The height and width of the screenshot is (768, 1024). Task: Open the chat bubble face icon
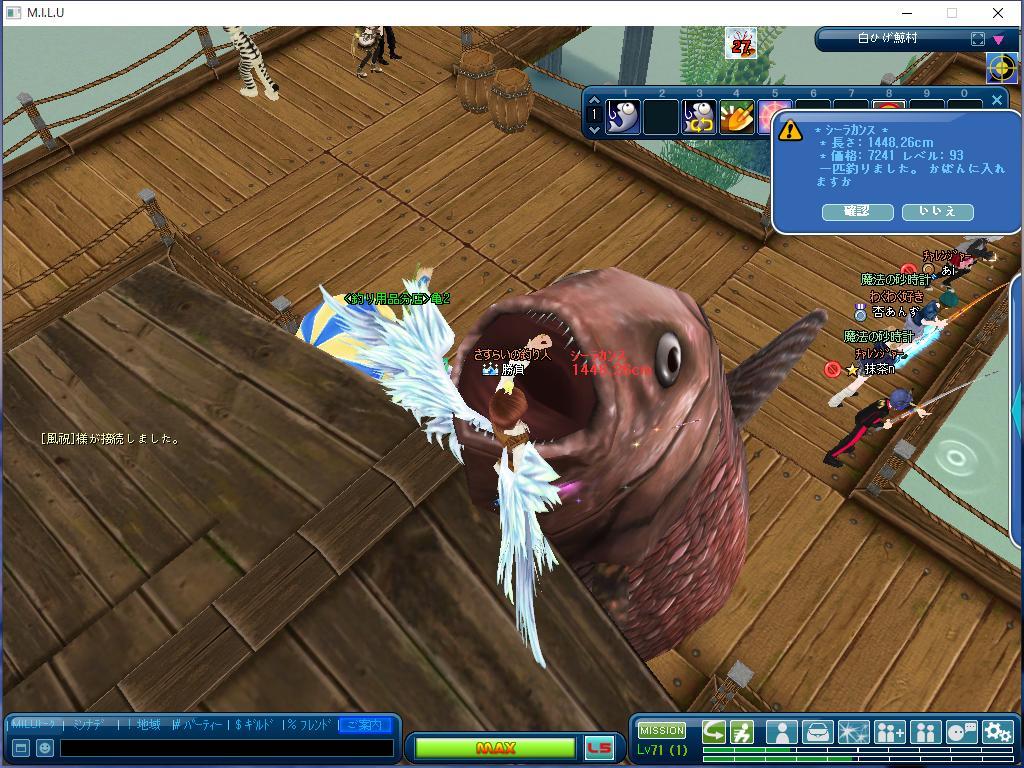961,732
